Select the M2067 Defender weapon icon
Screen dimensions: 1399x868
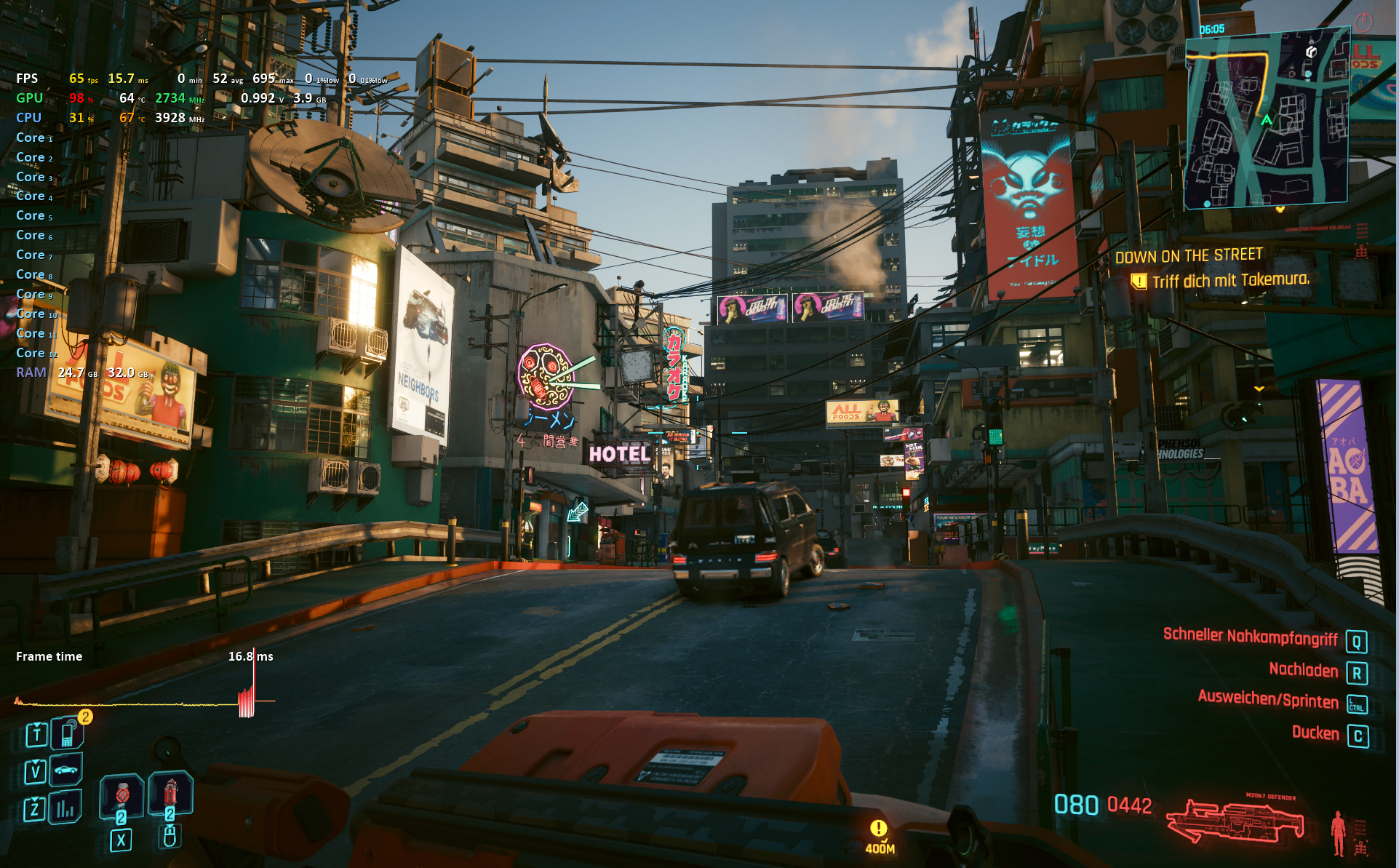(x=1235, y=822)
